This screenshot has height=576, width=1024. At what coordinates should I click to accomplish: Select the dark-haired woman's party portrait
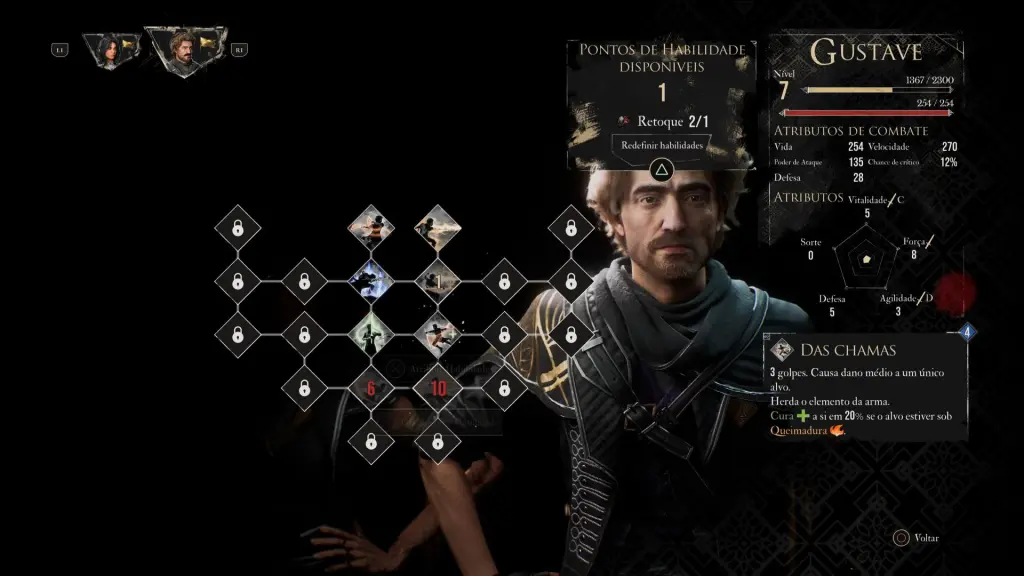tap(104, 50)
